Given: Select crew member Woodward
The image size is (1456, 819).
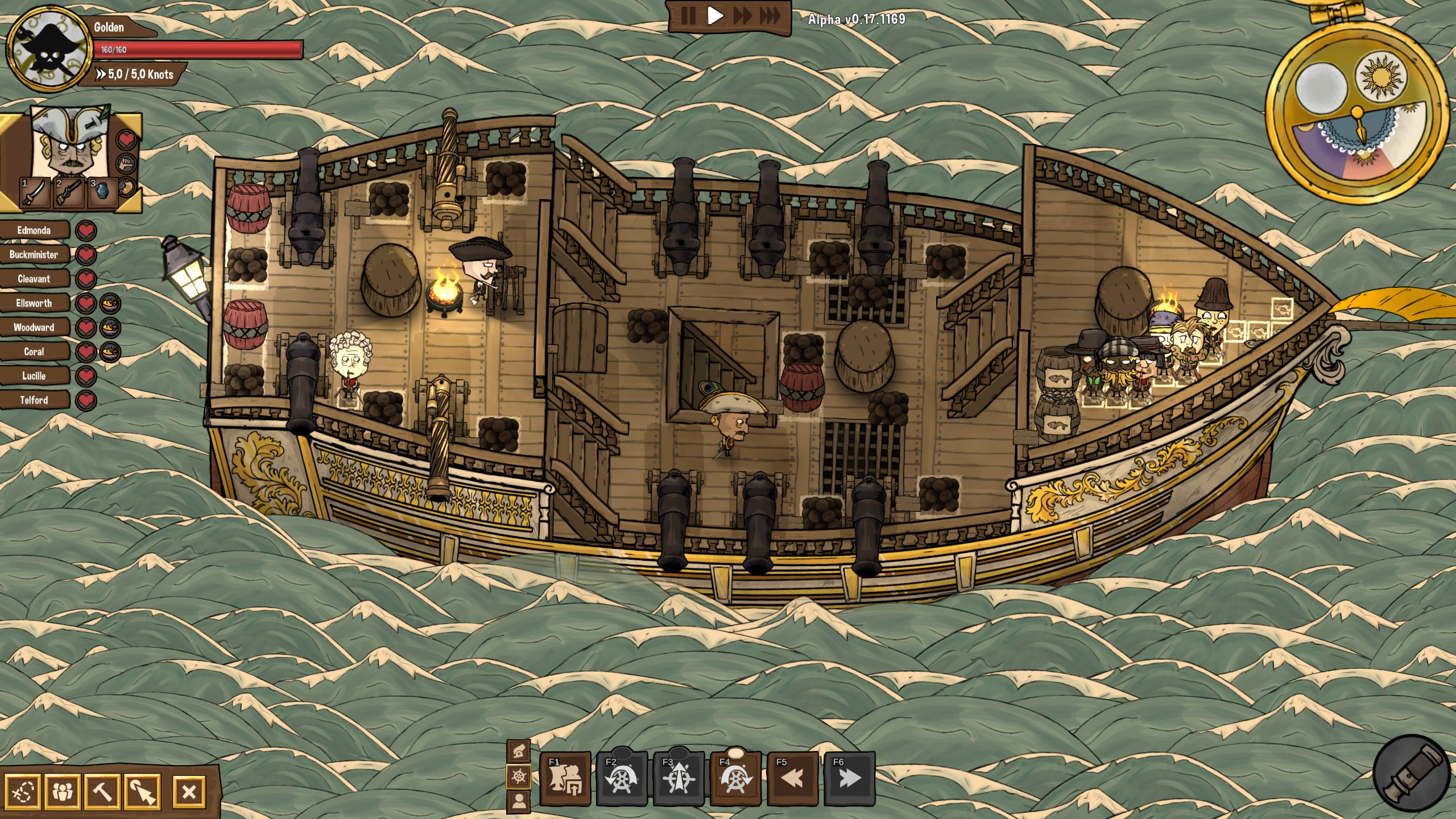Looking at the screenshot, I should click(34, 328).
